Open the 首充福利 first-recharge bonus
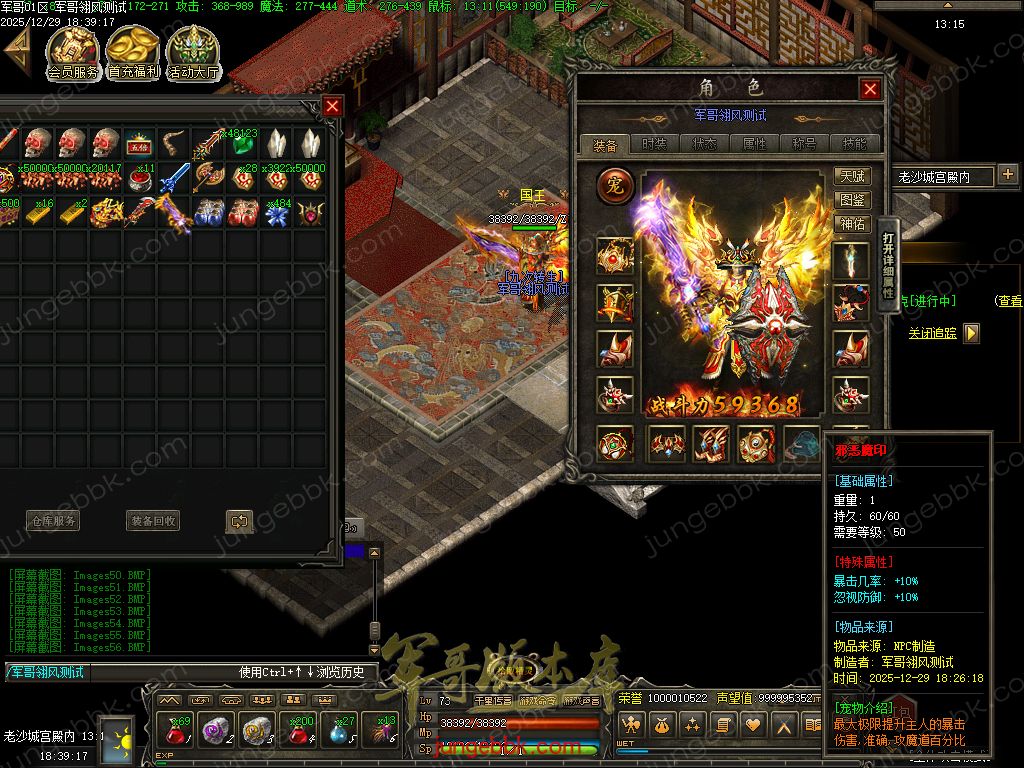This screenshot has height=768, width=1024. coord(133,54)
